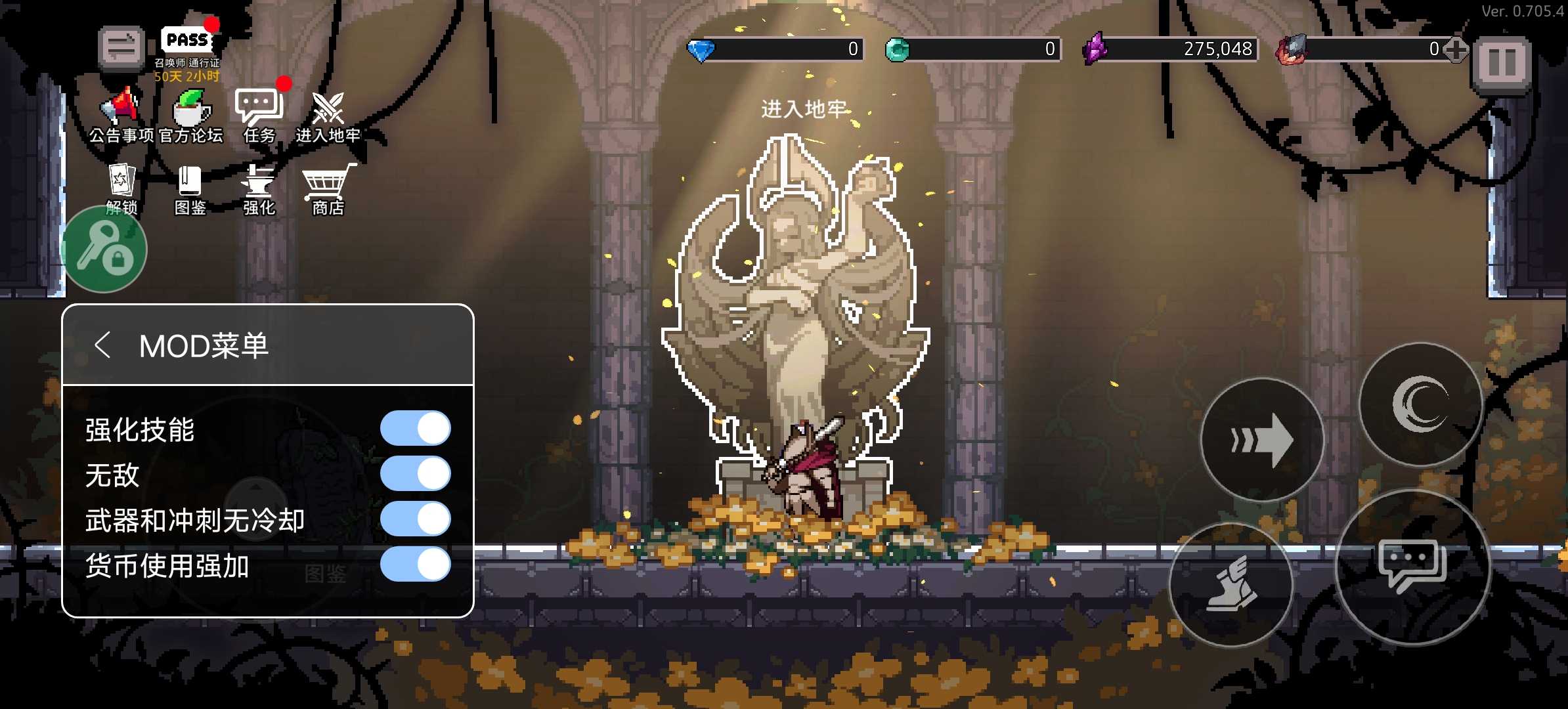Toggle 武器和冲刺无冷却 switch
This screenshot has width=1568, height=709.
click(415, 519)
